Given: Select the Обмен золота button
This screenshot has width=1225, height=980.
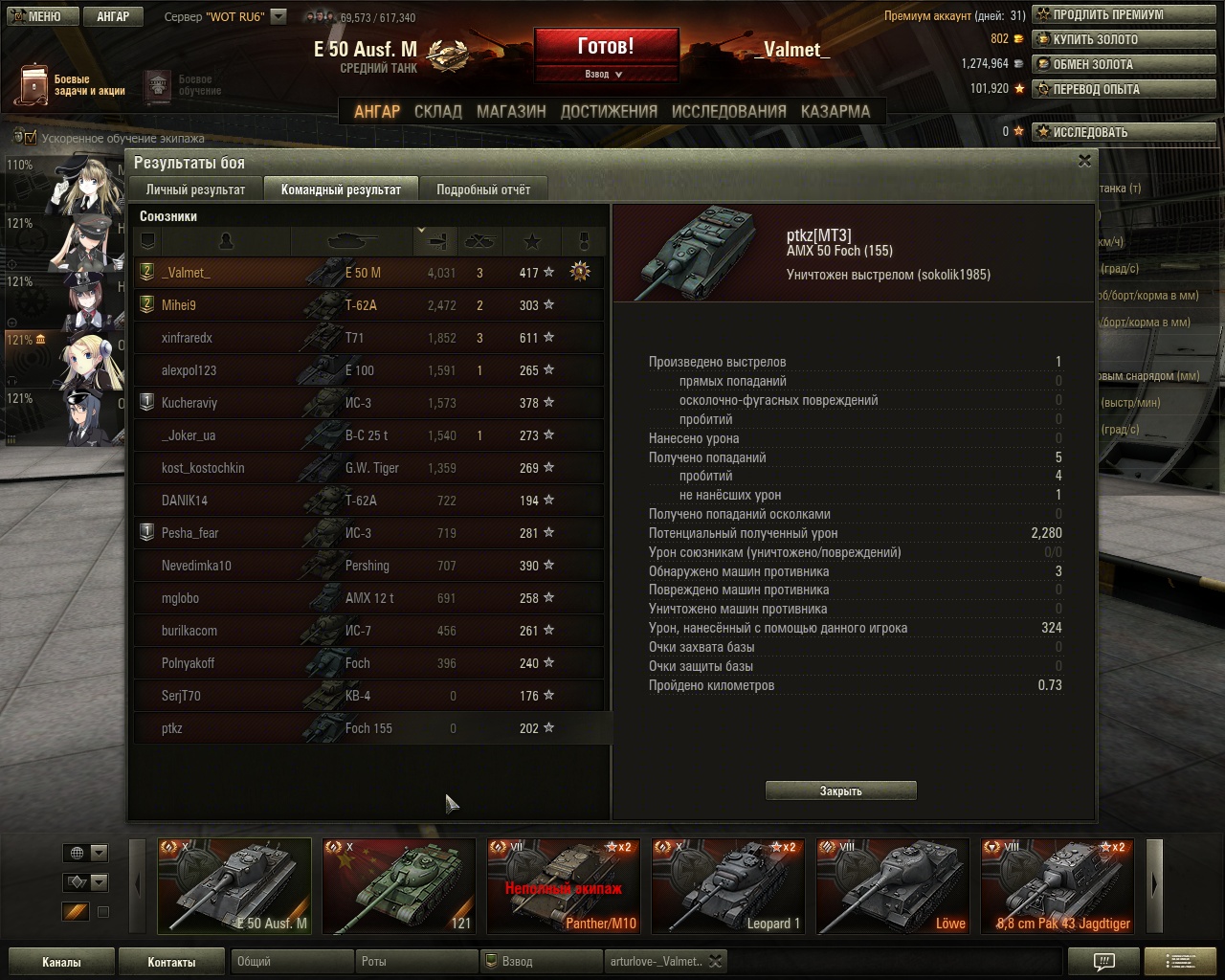Looking at the screenshot, I should [x=1091, y=64].
